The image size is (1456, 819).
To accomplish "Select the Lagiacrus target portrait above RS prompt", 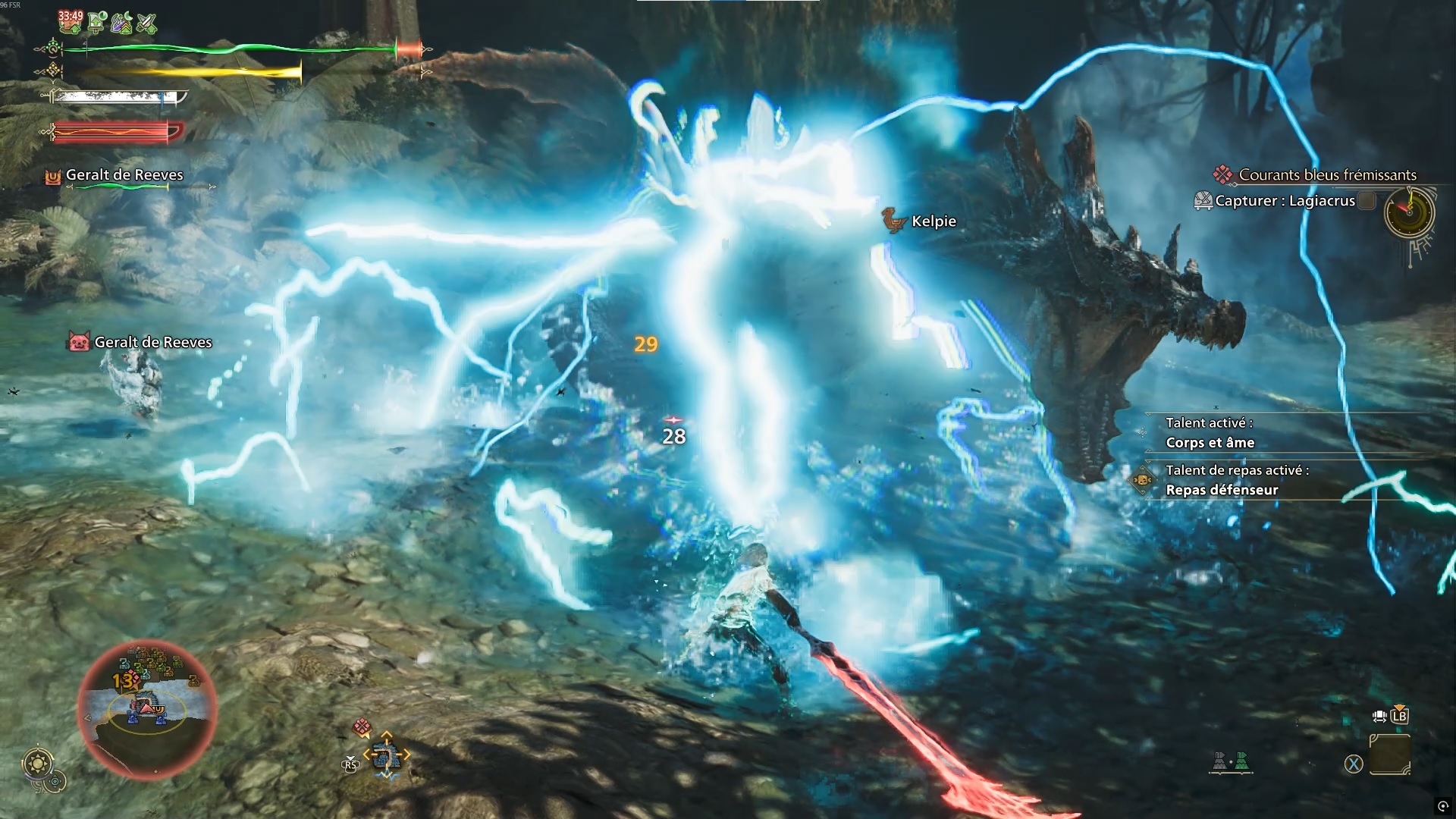I will (x=388, y=755).
